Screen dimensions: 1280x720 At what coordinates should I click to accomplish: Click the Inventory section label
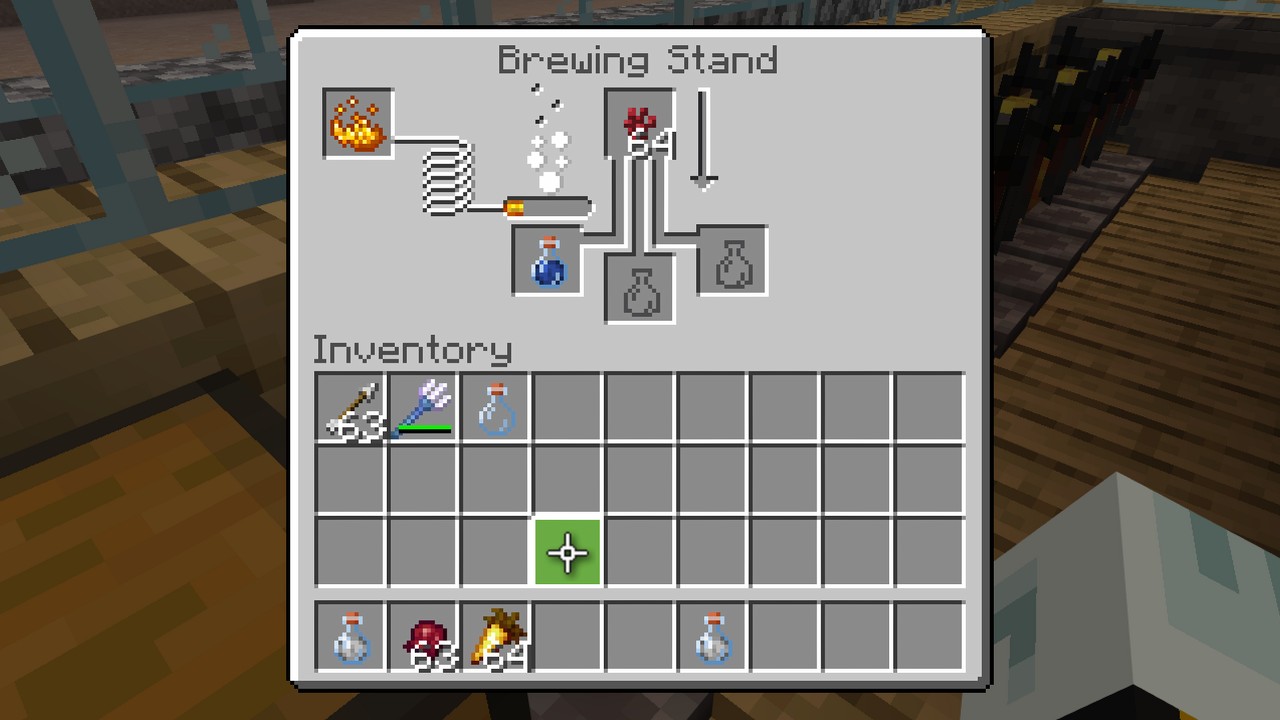[411, 350]
